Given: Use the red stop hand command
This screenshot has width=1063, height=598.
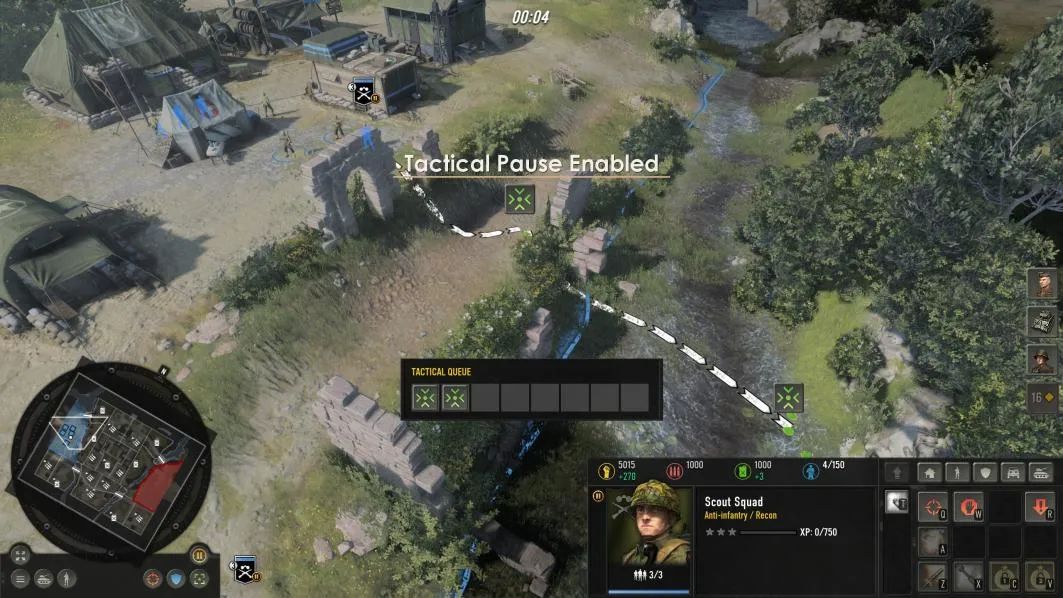Looking at the screenshot, I should click(967, 507).
